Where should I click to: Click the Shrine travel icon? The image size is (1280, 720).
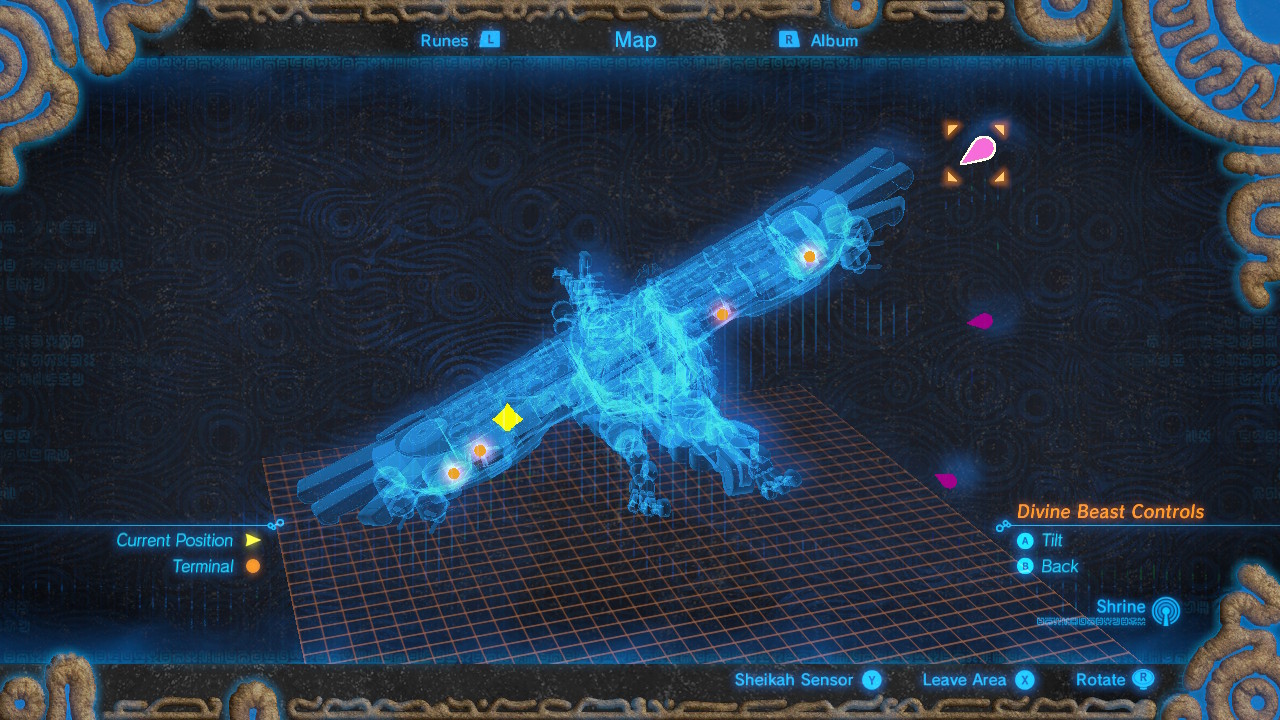click(x=1166, y=612)
